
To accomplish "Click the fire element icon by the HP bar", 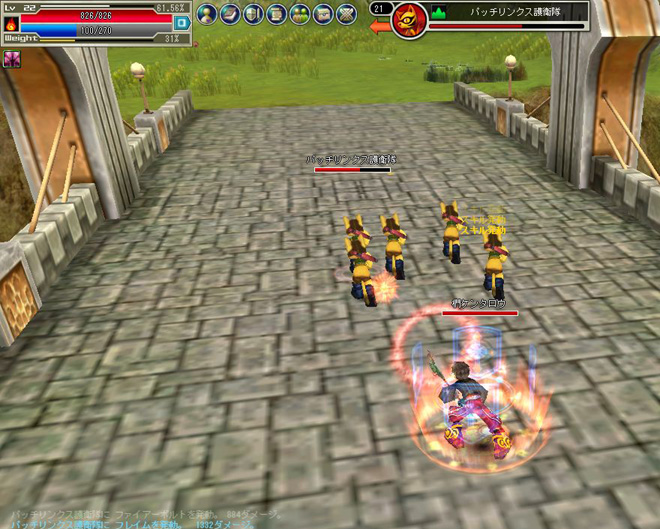I will click(x=11, y=23).
